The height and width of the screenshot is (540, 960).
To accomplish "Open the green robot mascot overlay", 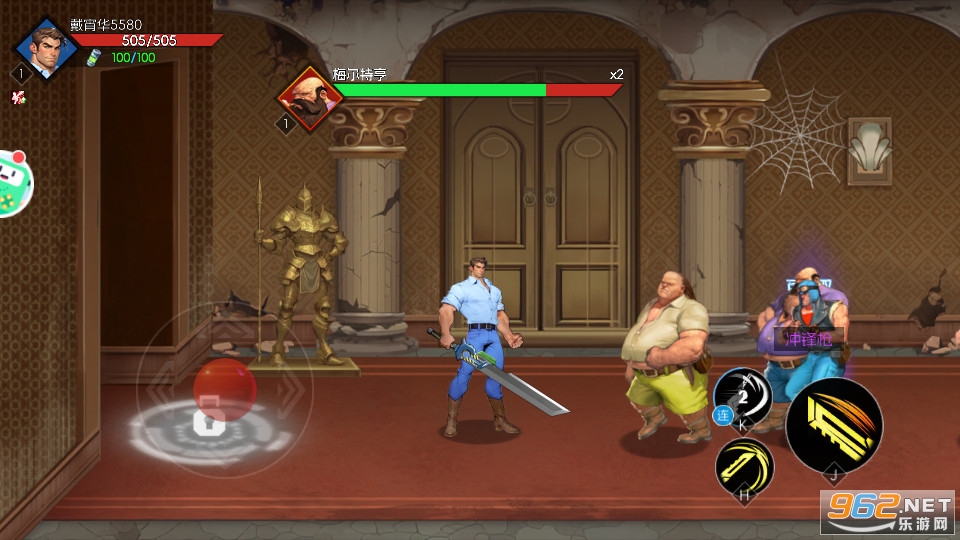I will [x=14, y=183].
